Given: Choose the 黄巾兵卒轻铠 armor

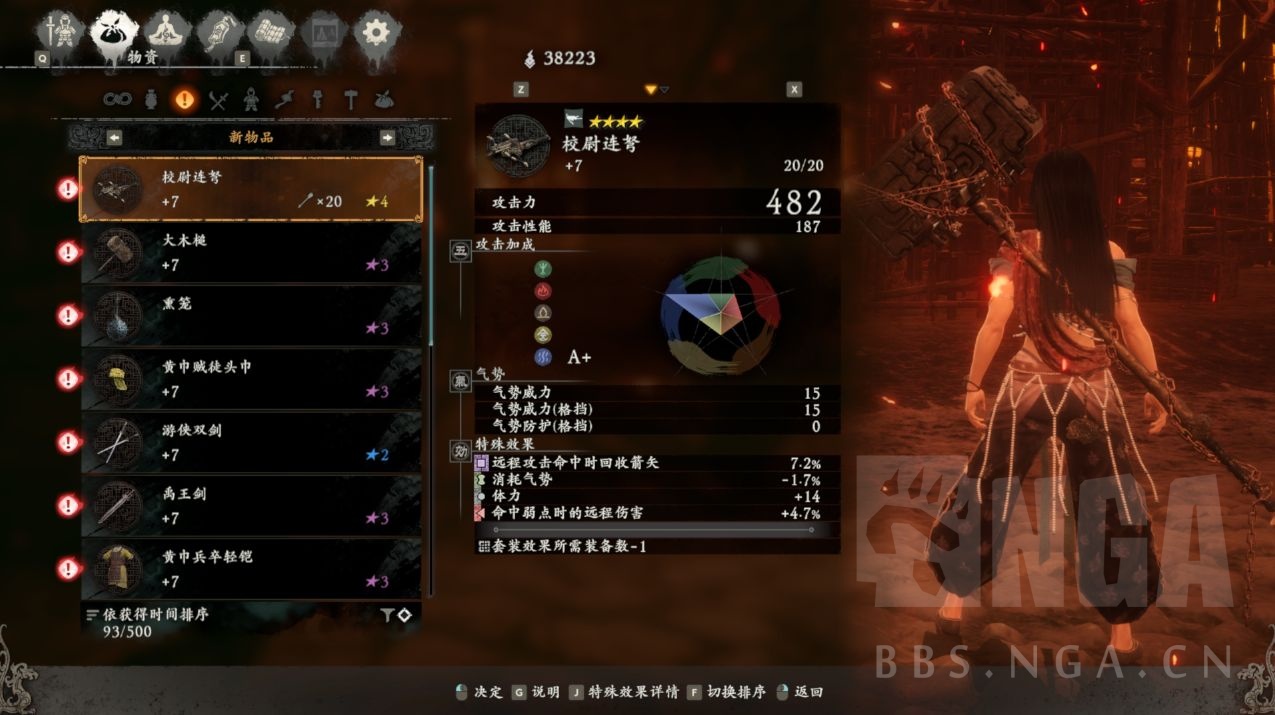Looking at the screenshot, I should 250,568.
